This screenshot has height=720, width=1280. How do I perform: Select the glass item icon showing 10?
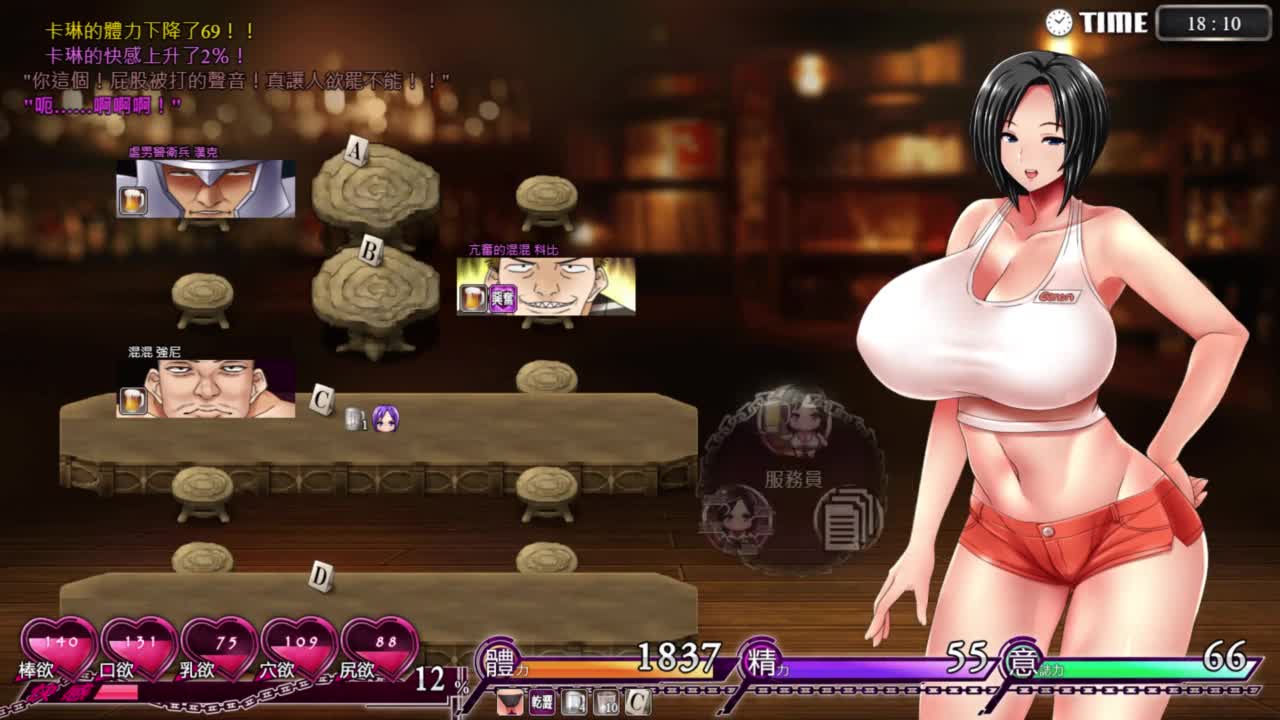point(605,702)
